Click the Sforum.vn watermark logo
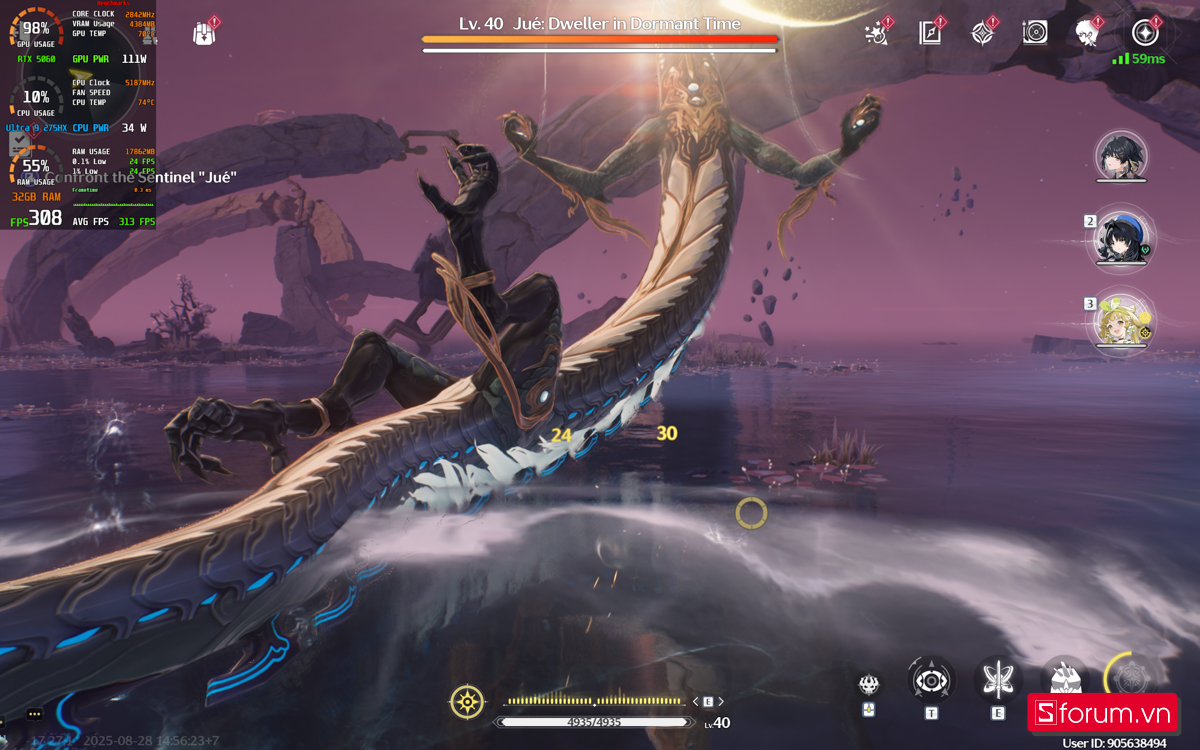The image size is (1200, 750). [1102, 713]
